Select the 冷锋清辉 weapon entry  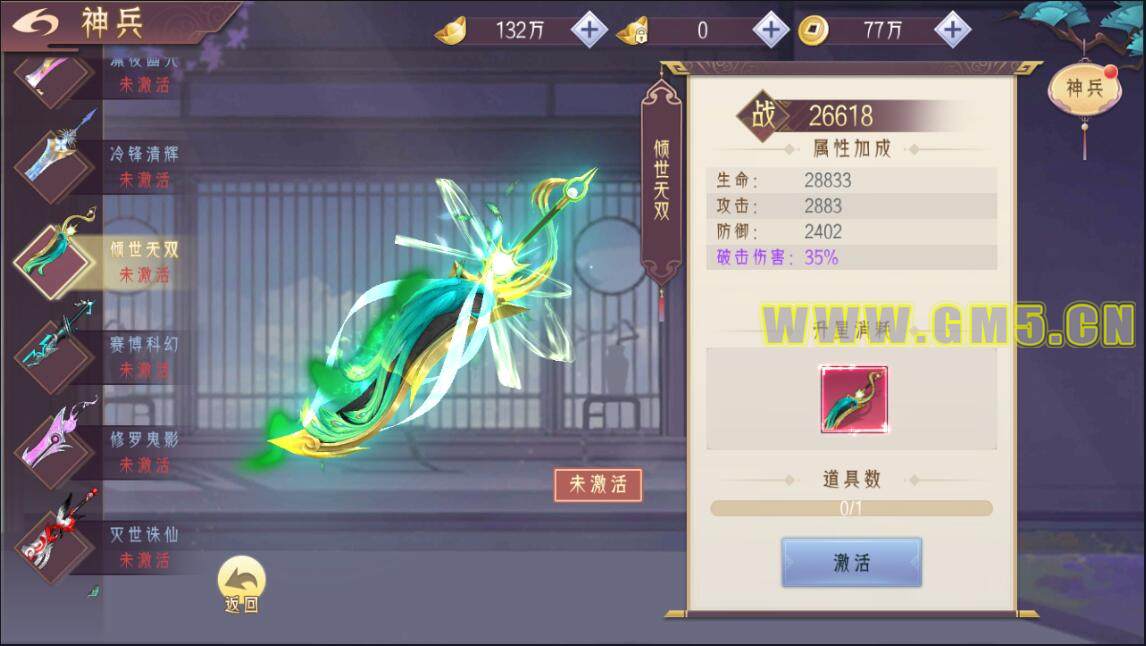coord(100,165)
